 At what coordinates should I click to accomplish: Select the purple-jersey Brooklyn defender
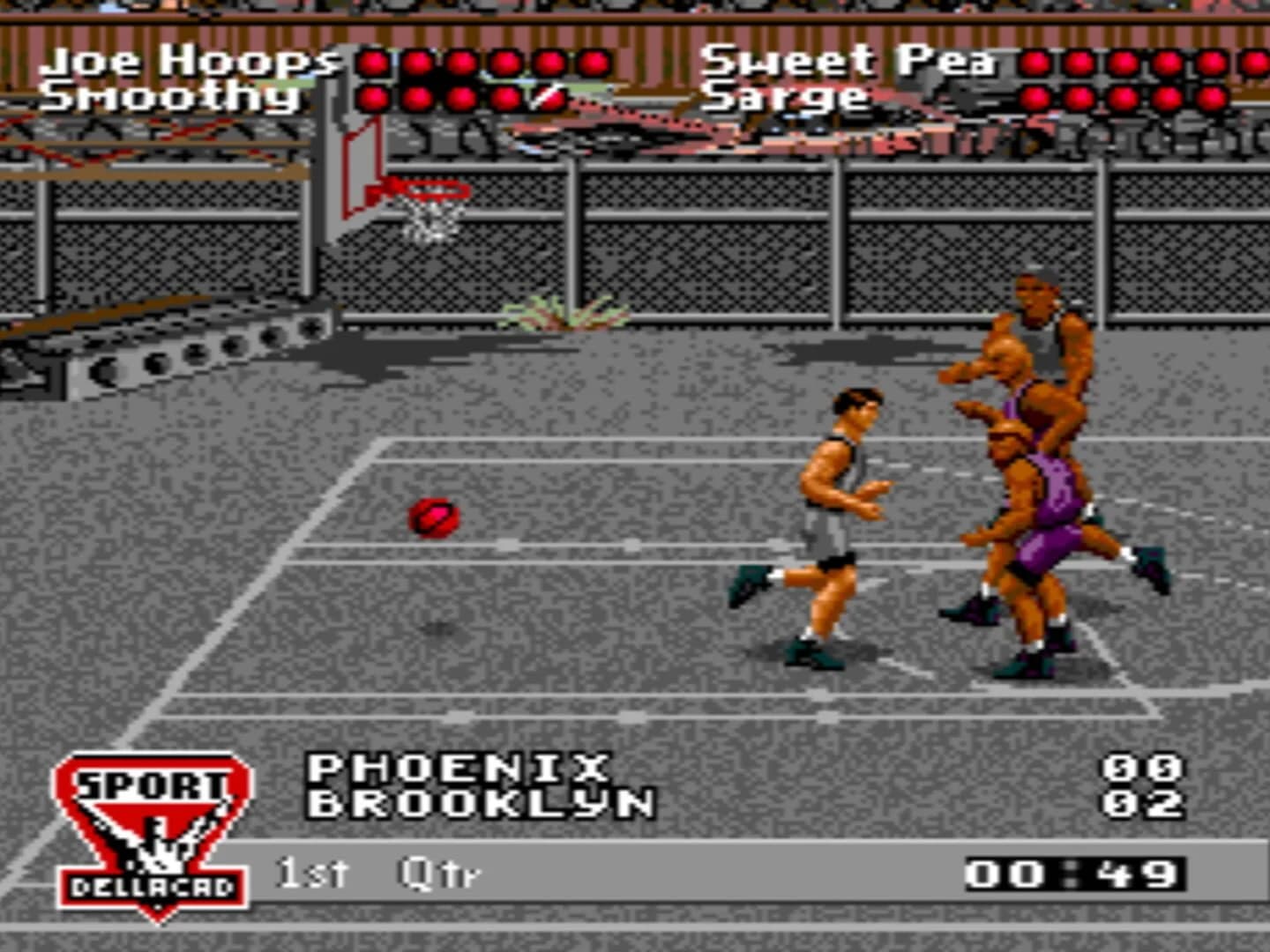(1041, 502)
